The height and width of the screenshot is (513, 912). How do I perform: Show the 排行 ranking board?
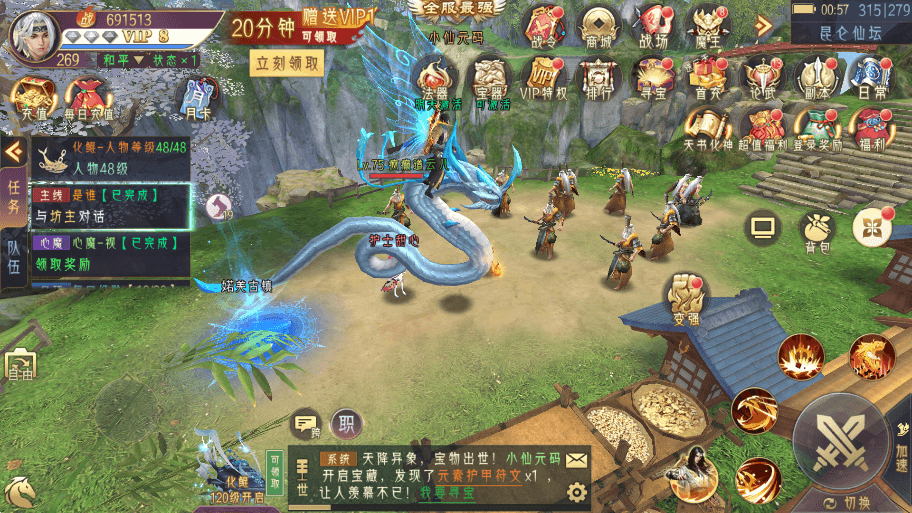(599, 77)
